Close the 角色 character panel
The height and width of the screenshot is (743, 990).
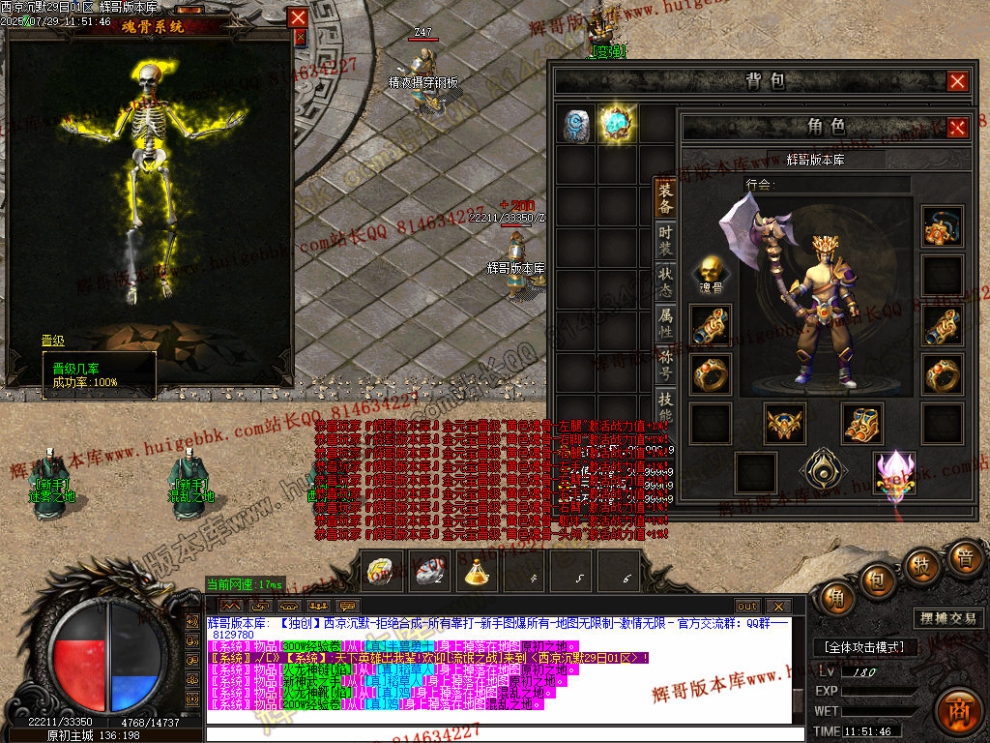pos(957,127)
